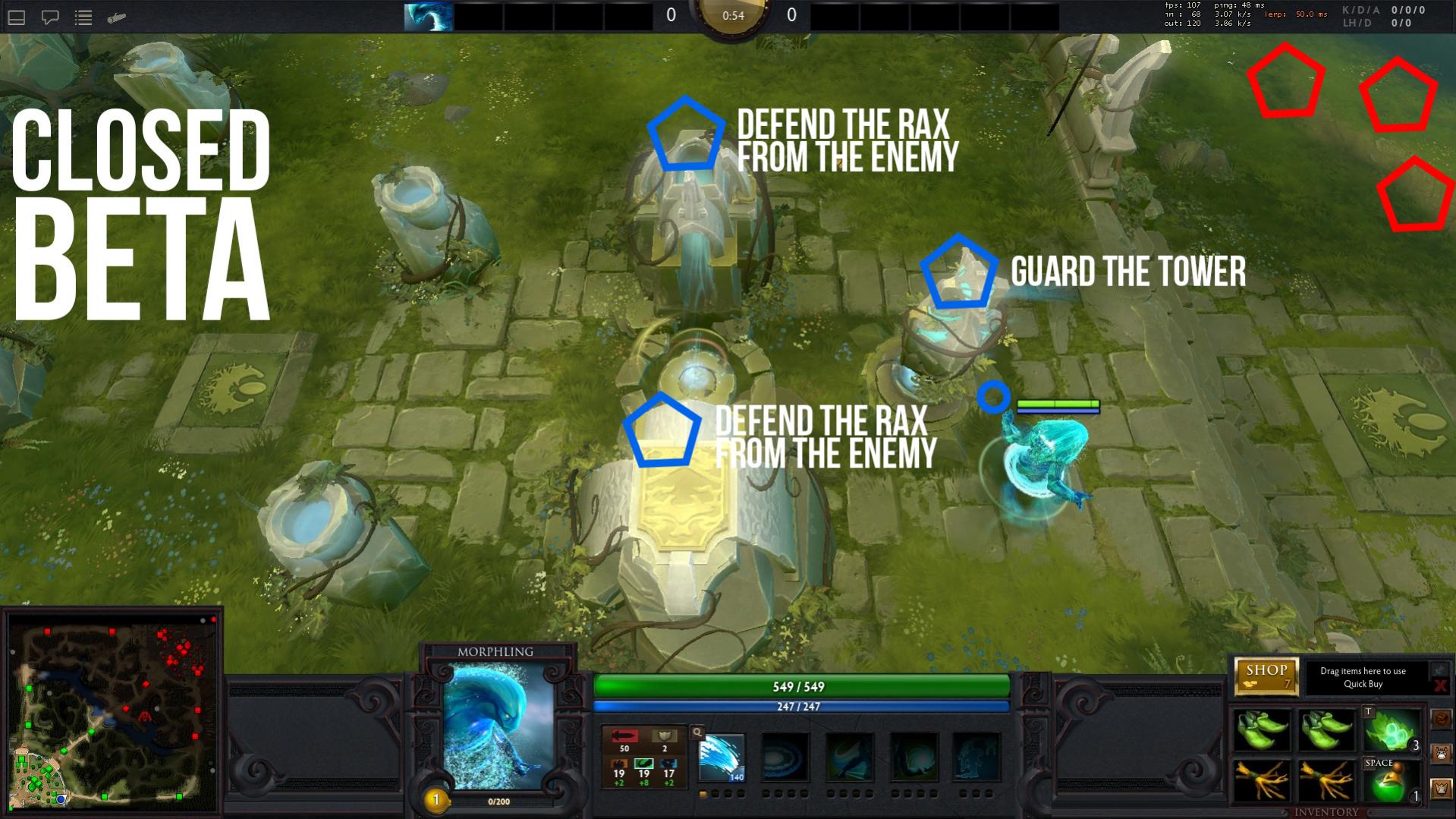Open the dashboard panel icon at top-left
This screenshot has height=819, width=1456.
(x=17, y=17)
